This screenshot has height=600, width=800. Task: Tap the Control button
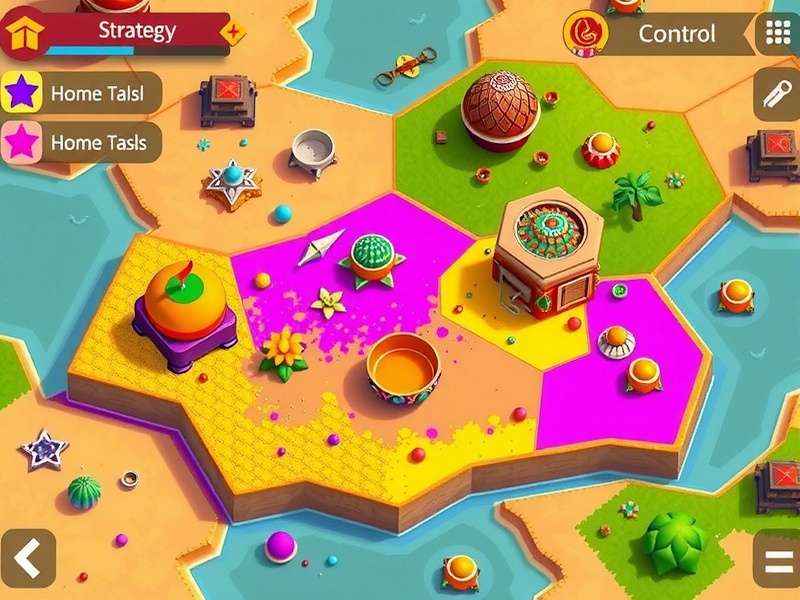coord(677,34)
